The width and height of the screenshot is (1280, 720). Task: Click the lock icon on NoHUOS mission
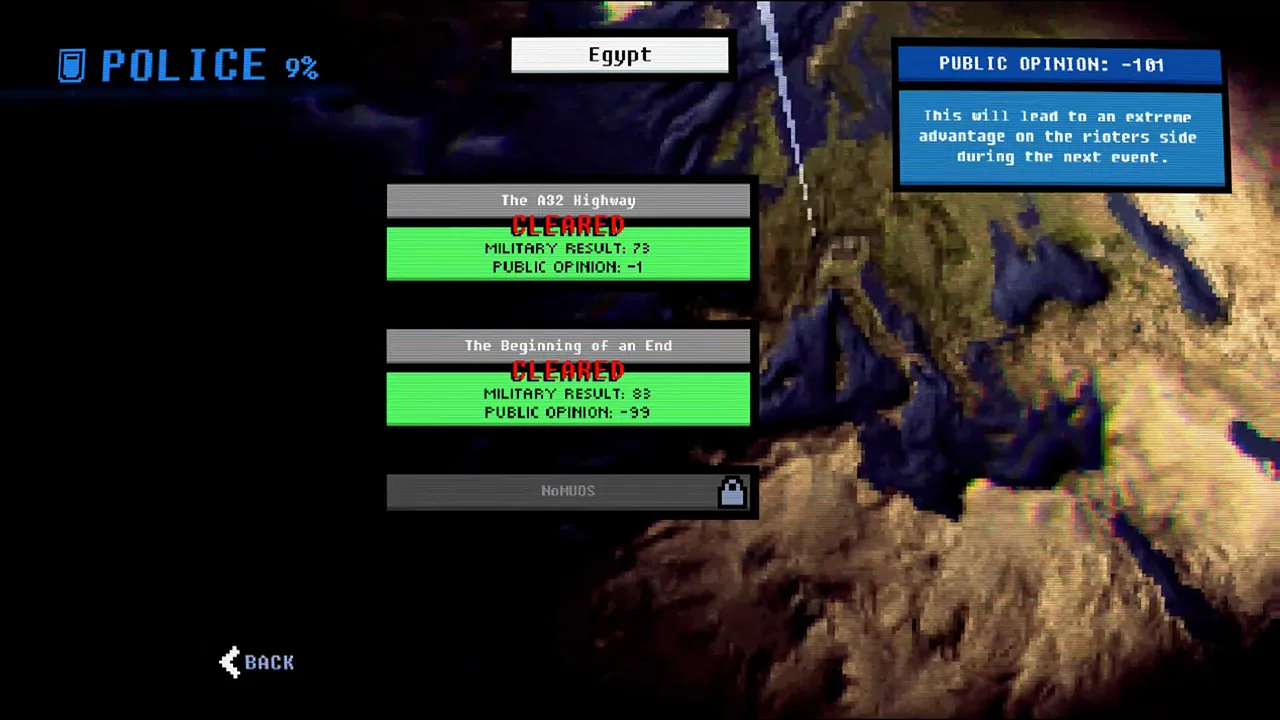tap(732, 490)
